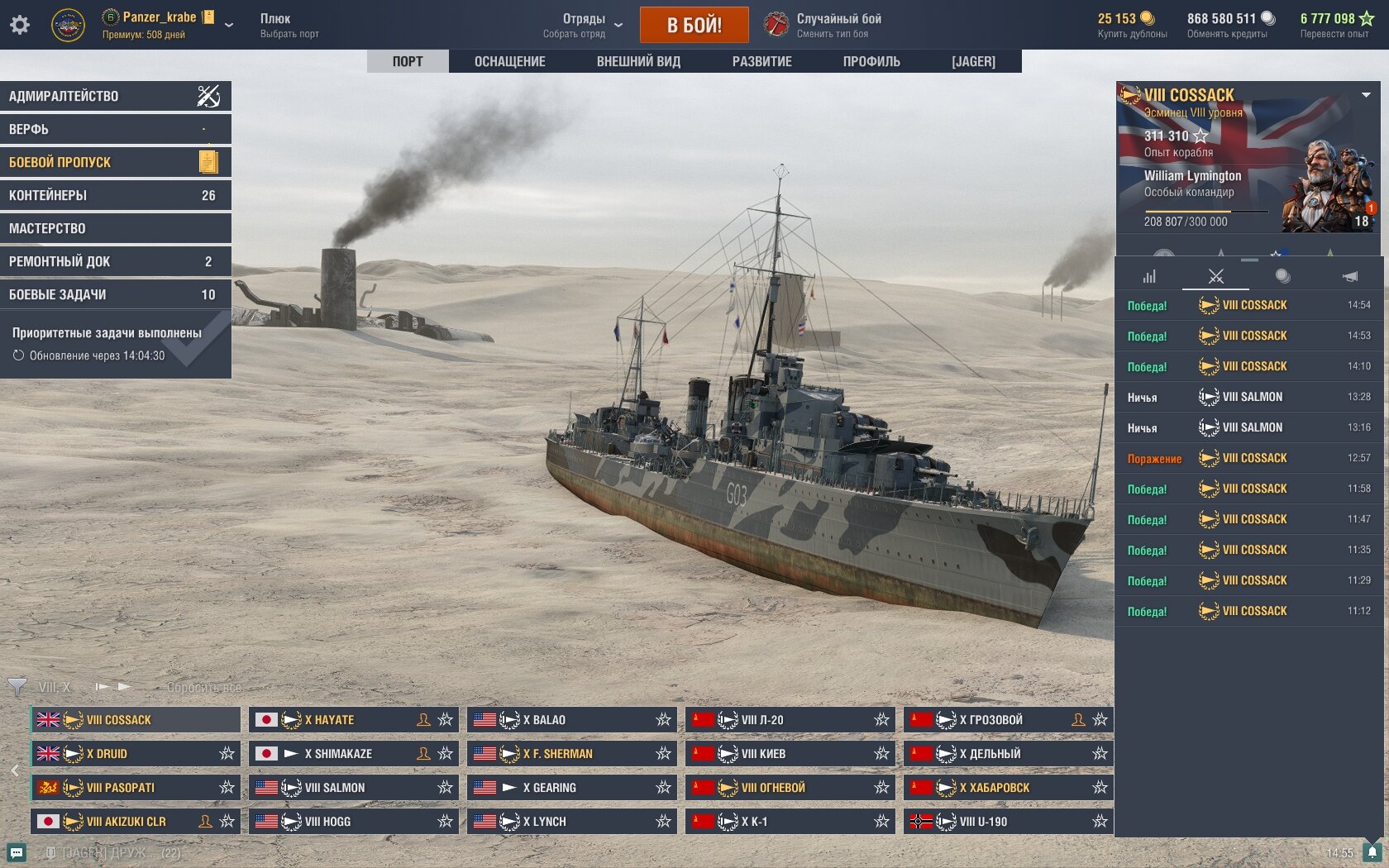Open the ВНЕШНИЙ ВИД tab
The width and height of the screenshot is (1389, 868).
click(x=638, y=61)
